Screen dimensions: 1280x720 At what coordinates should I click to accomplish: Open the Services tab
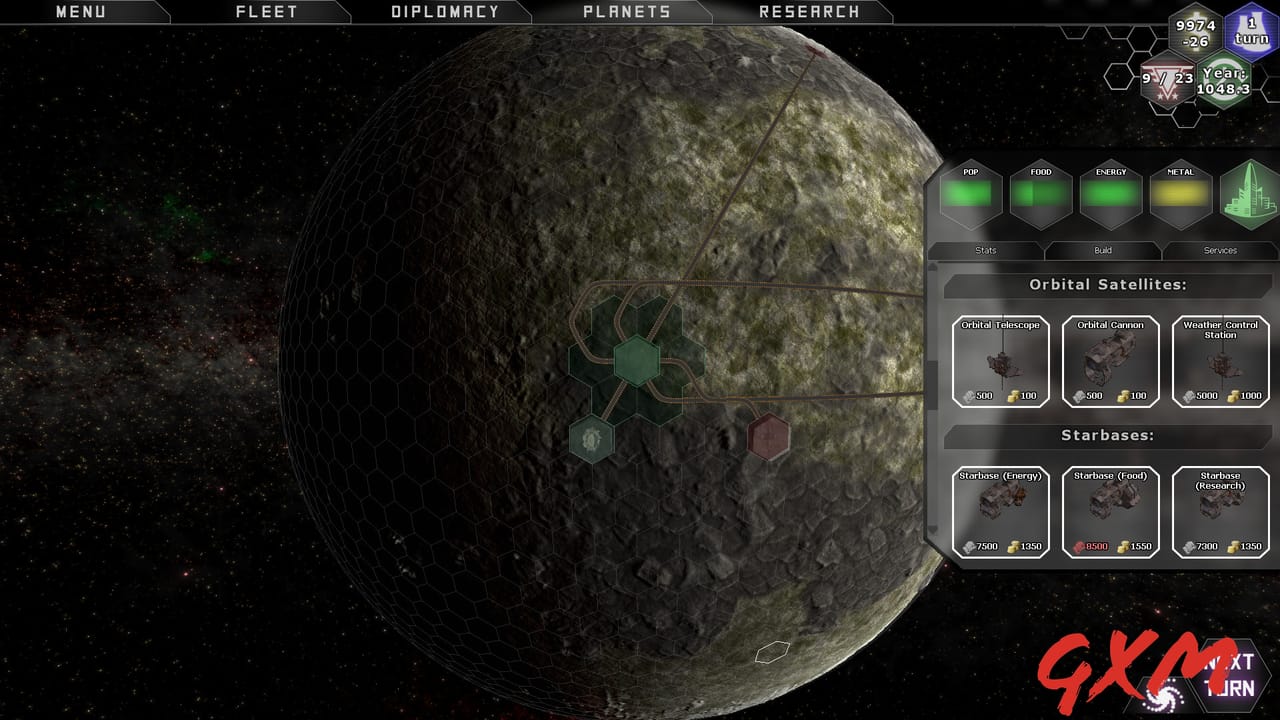(1220, 250)
